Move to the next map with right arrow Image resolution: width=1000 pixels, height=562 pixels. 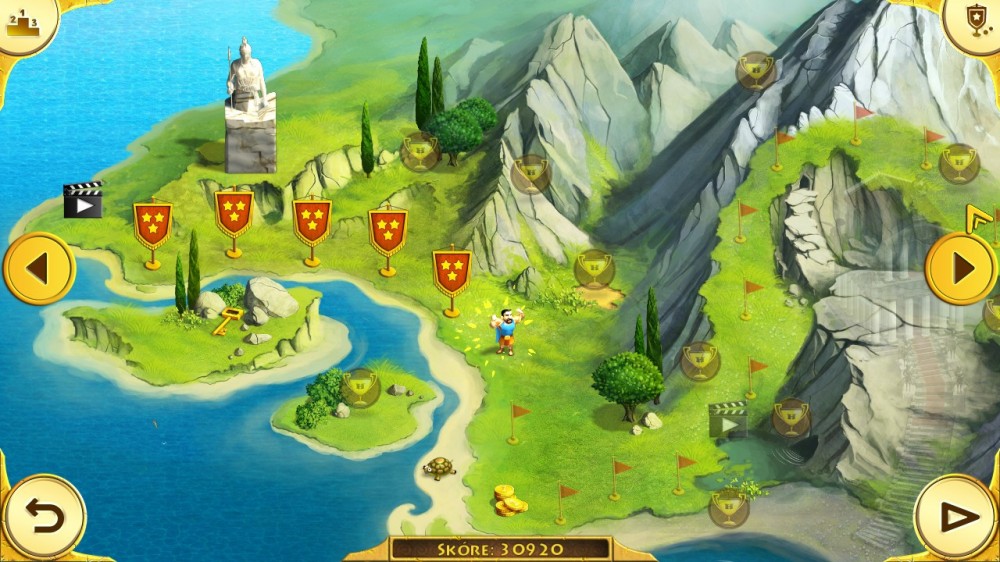(x=961, y=268)
